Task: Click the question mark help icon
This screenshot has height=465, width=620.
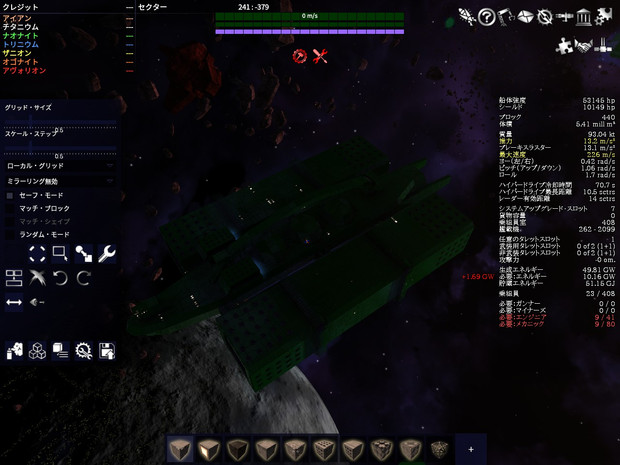Action: (x=486, y=17)
